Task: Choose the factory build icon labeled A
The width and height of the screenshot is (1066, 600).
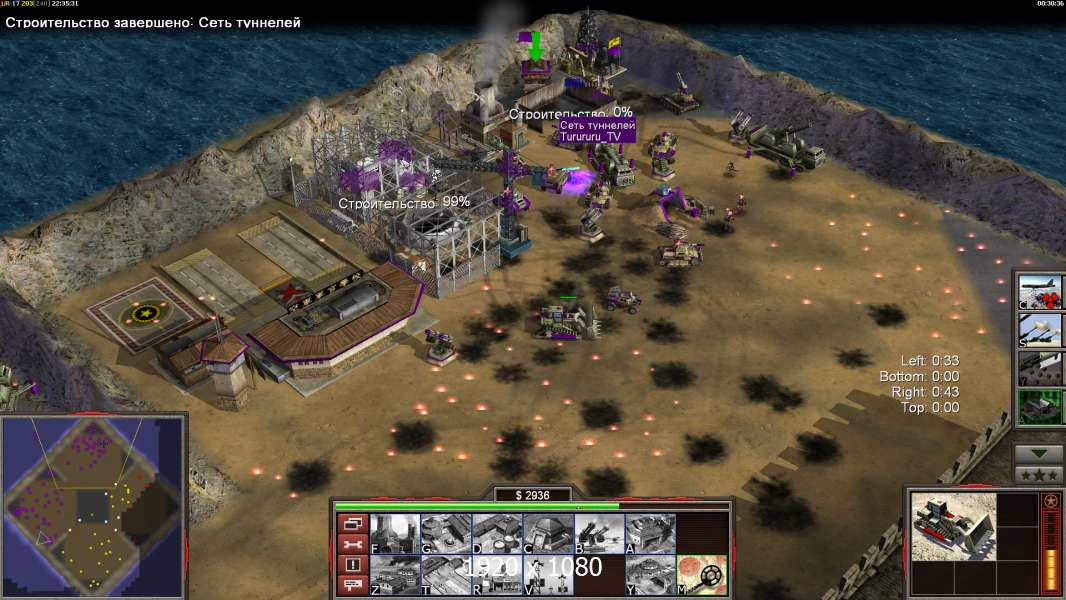Action: pyautogui.click(x=650, y=534)
